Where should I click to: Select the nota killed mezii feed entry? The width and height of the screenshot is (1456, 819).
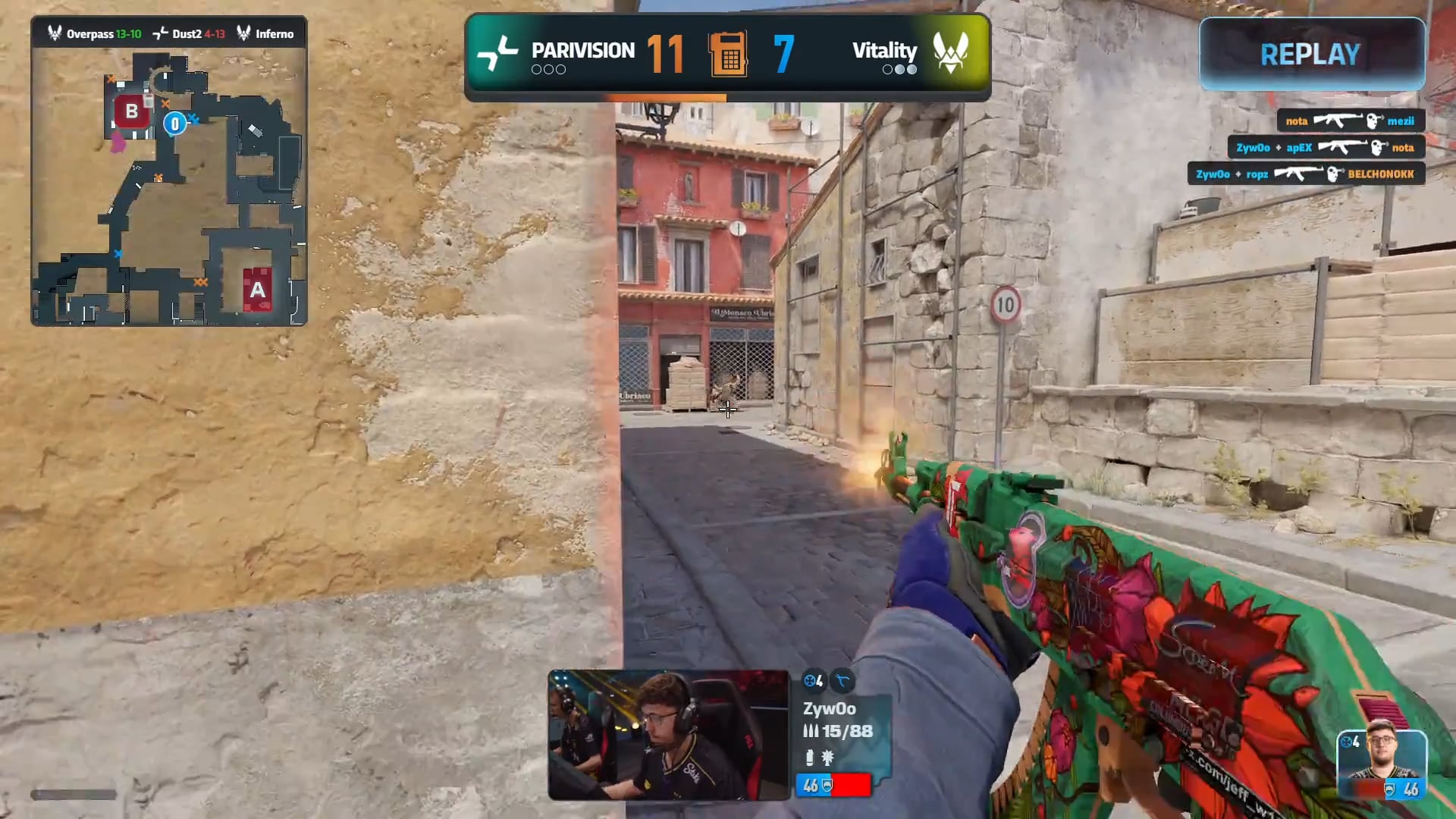[x=1350, y=121]
